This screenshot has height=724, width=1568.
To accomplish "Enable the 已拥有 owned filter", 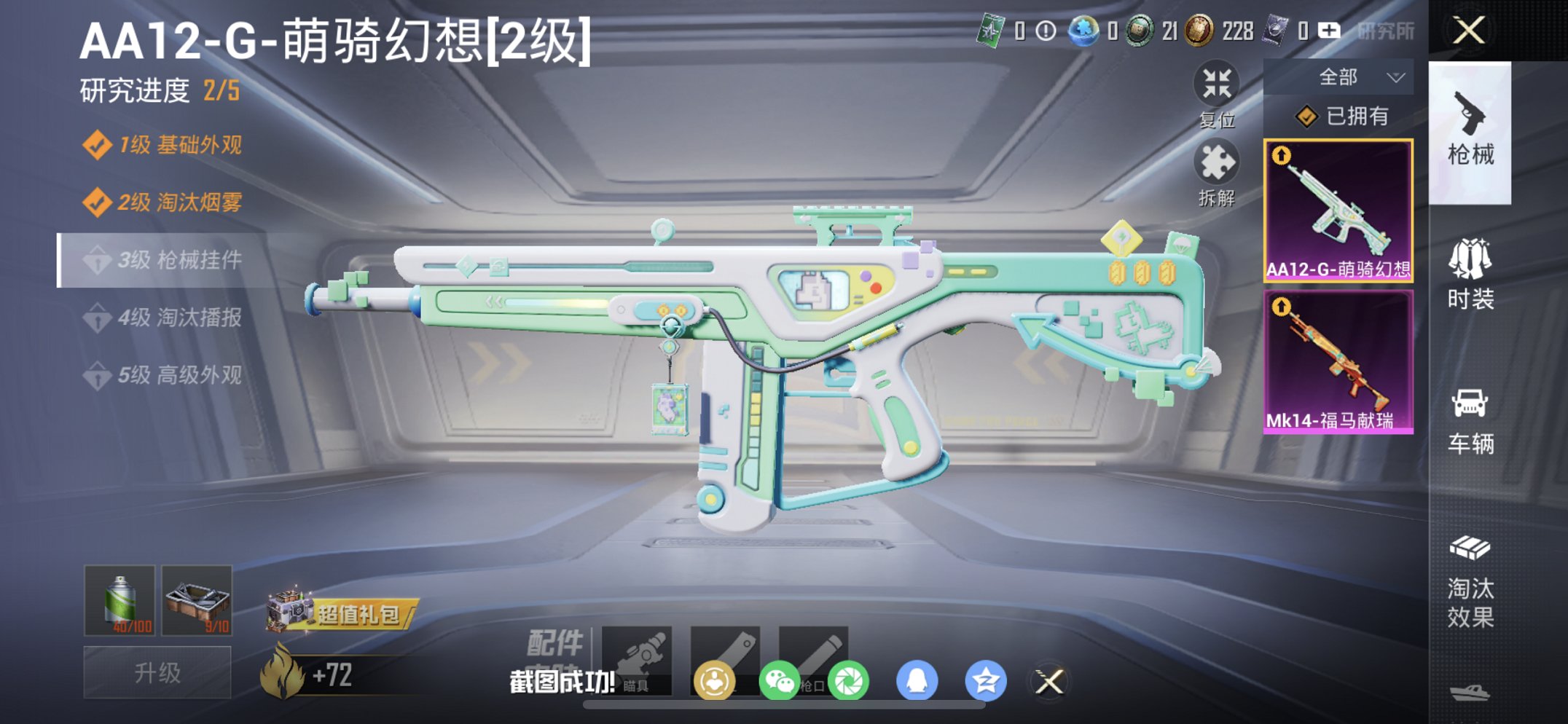I will click(1355, 115).
